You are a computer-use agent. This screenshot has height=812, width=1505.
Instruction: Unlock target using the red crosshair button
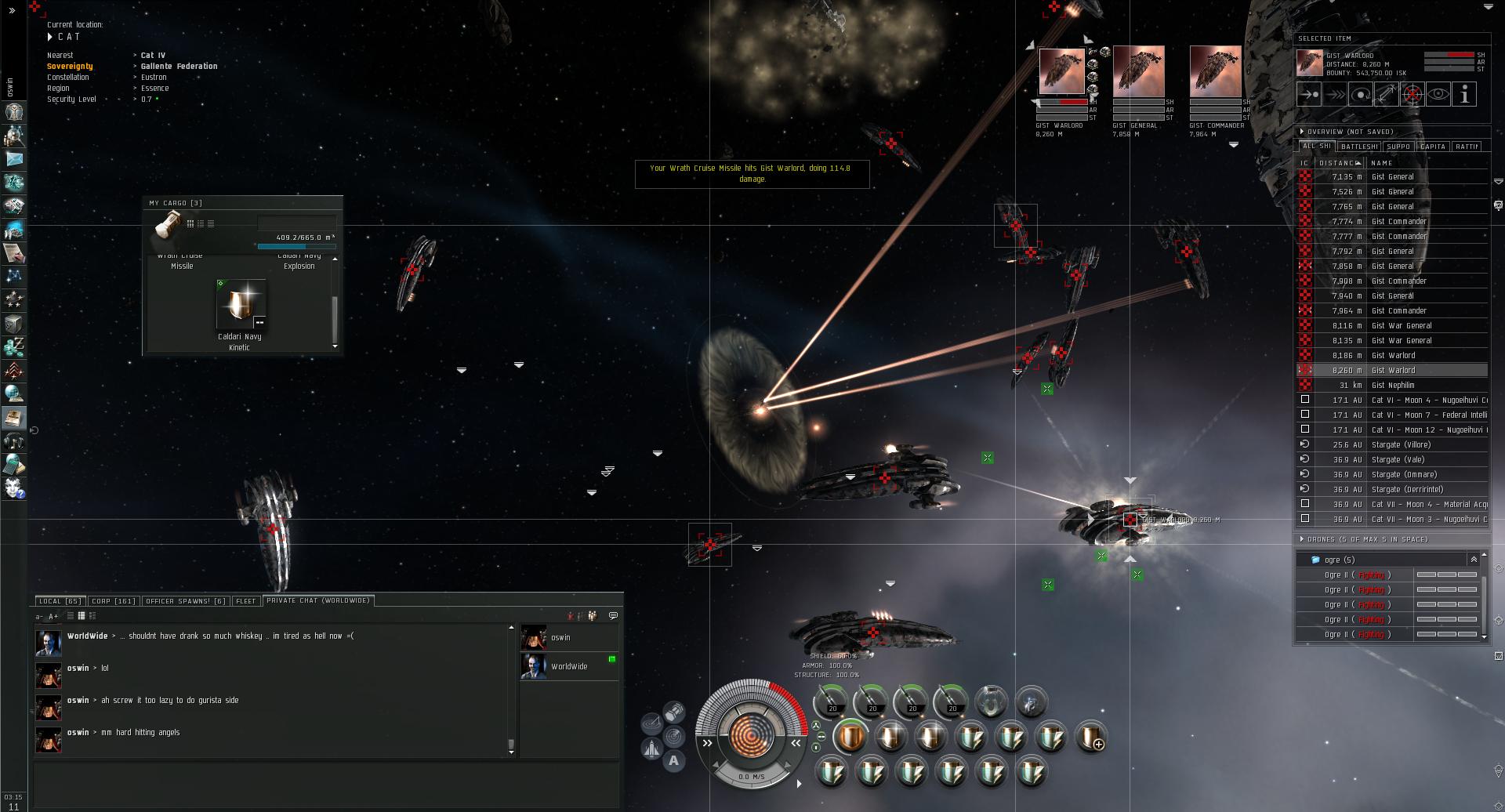[x=1413, y=95]
